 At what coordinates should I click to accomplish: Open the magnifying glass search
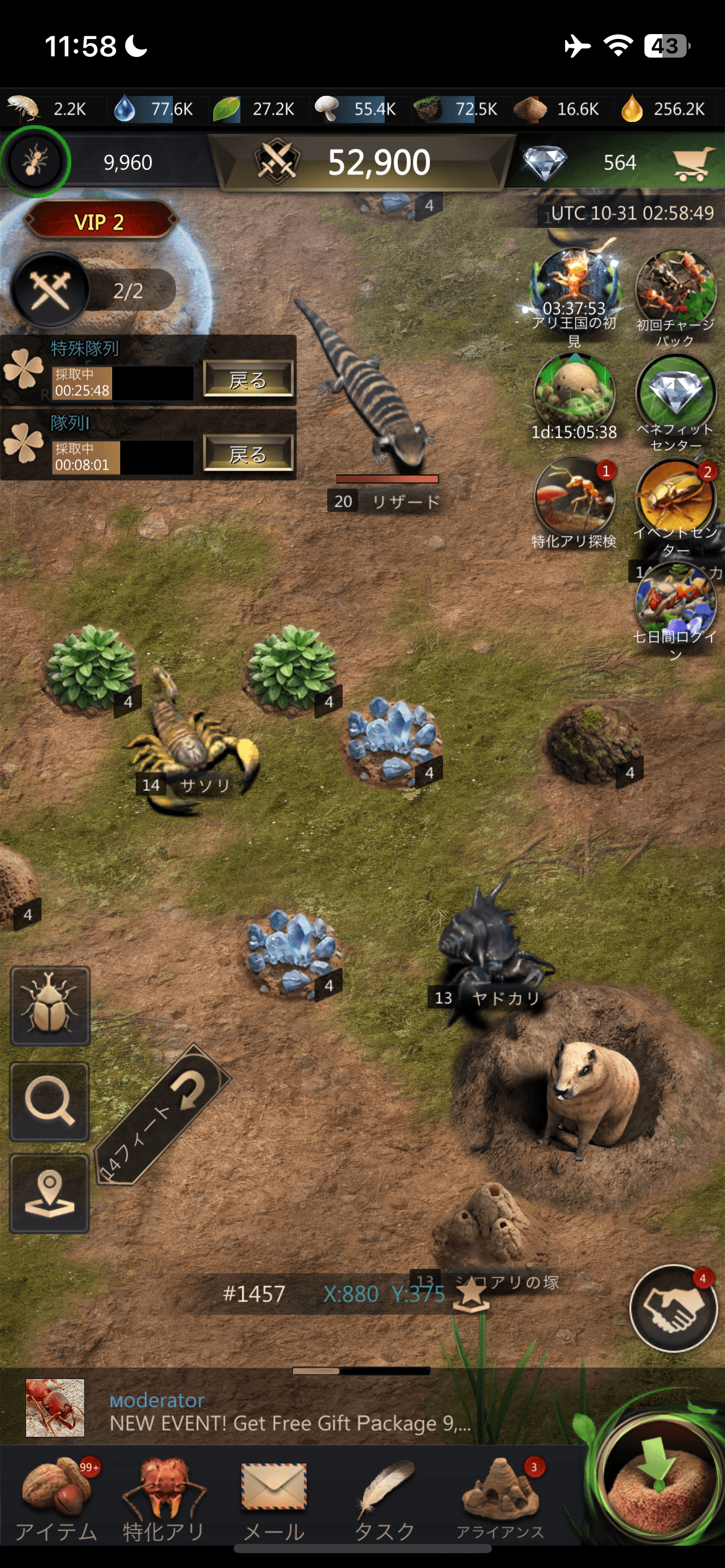click(x=50, y=1102)
